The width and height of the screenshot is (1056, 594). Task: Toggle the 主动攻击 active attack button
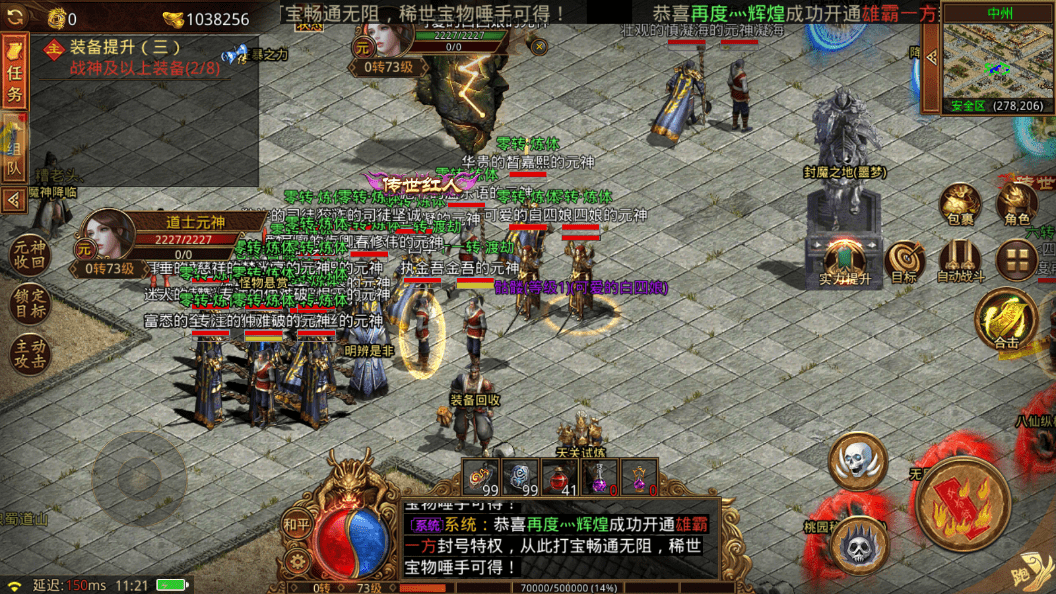(x=29, y=353)
